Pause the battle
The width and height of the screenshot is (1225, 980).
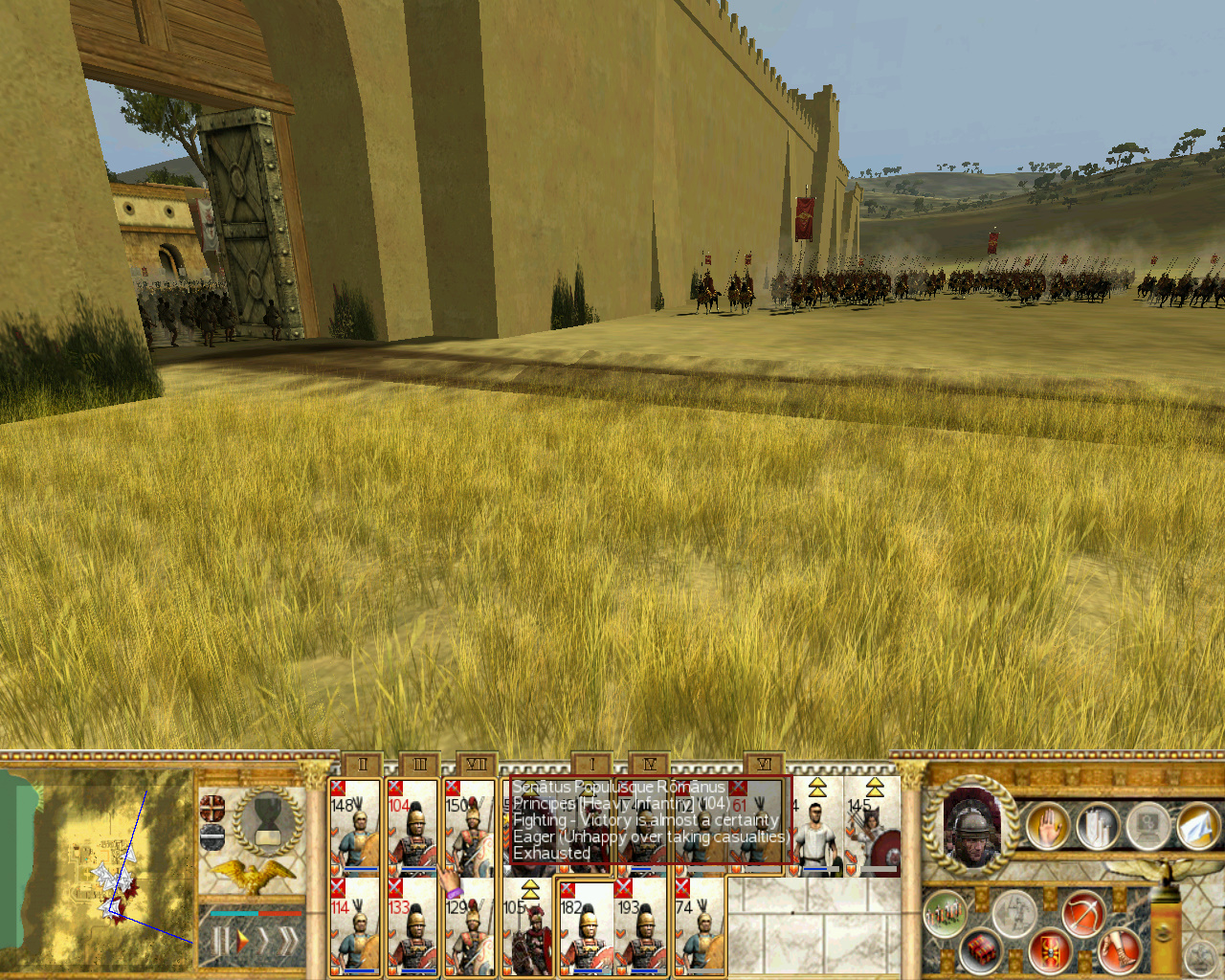219,942
